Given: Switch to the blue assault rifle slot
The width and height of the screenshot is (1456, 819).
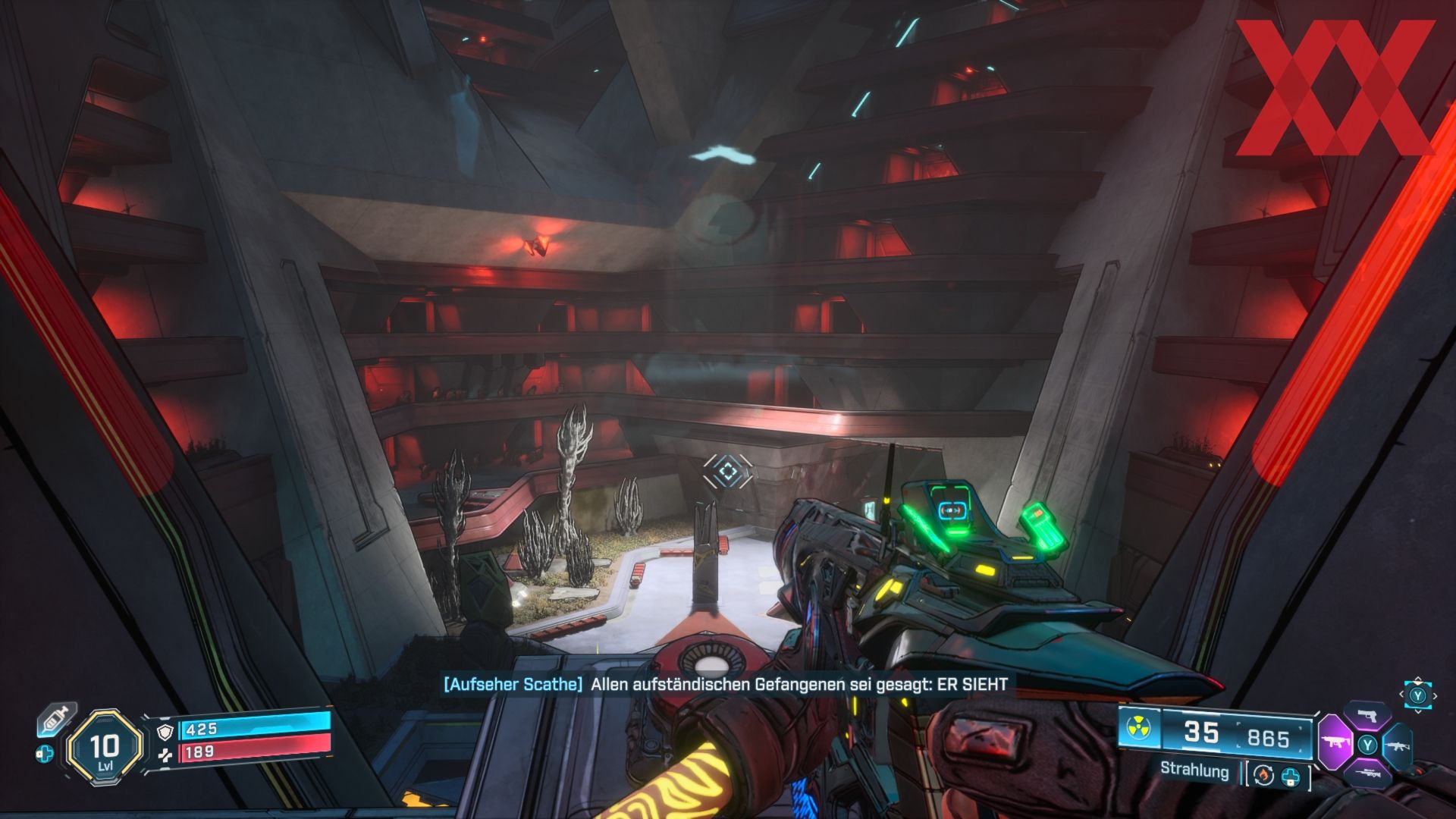Looking at the screenshot, I should click(x=1398, y=744).
